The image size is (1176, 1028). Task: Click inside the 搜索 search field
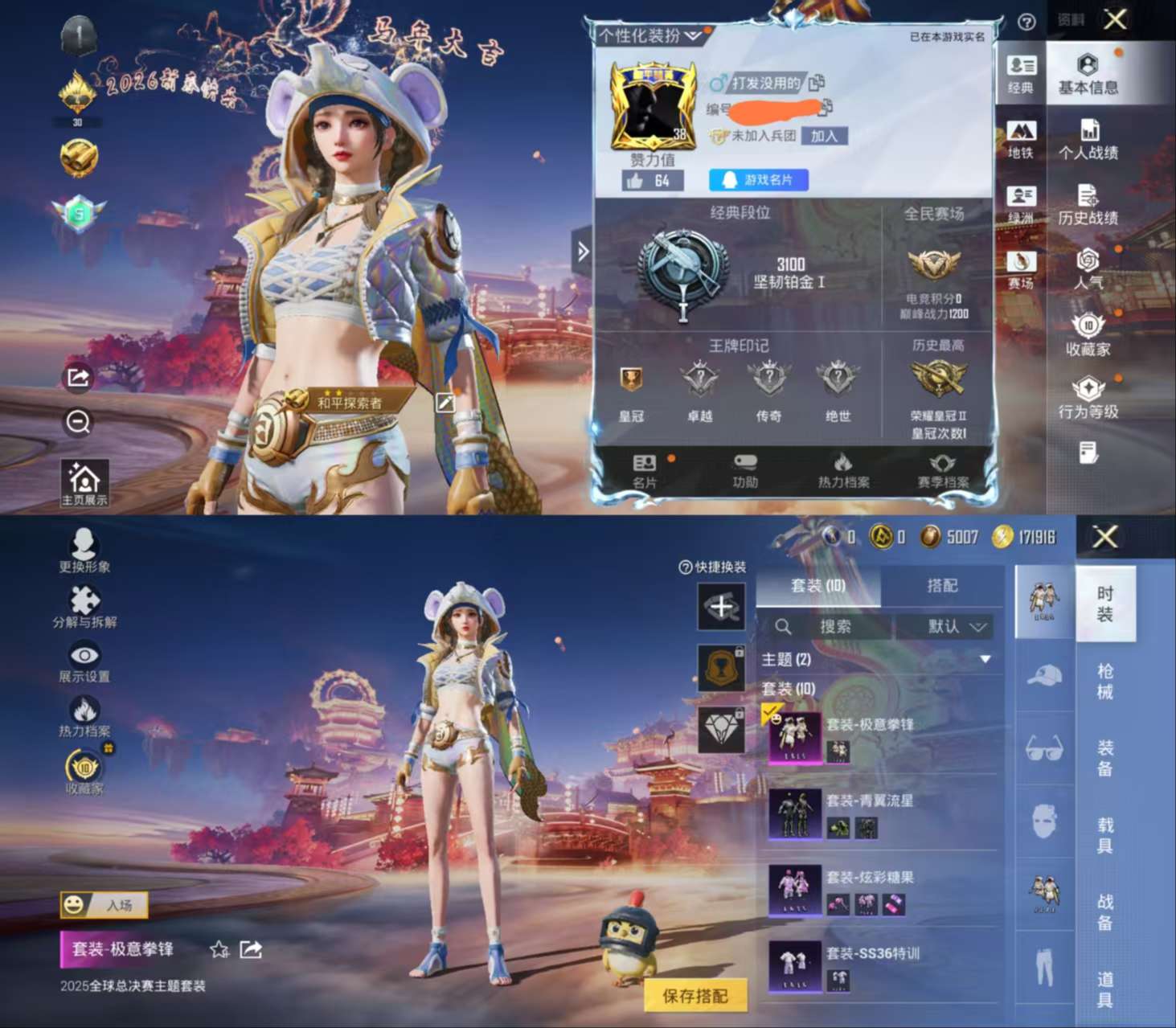[836, 627]
